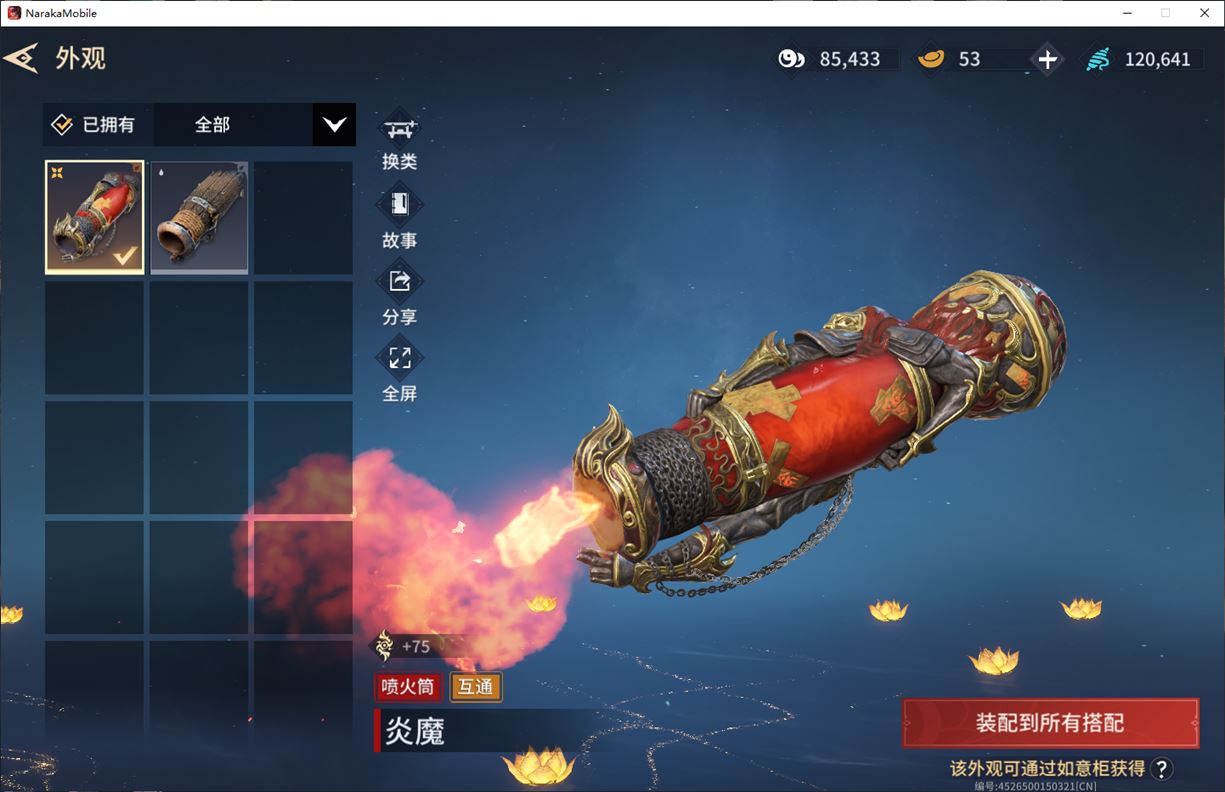Click 装配到所有搭配 equip button

click(1050, 723)
